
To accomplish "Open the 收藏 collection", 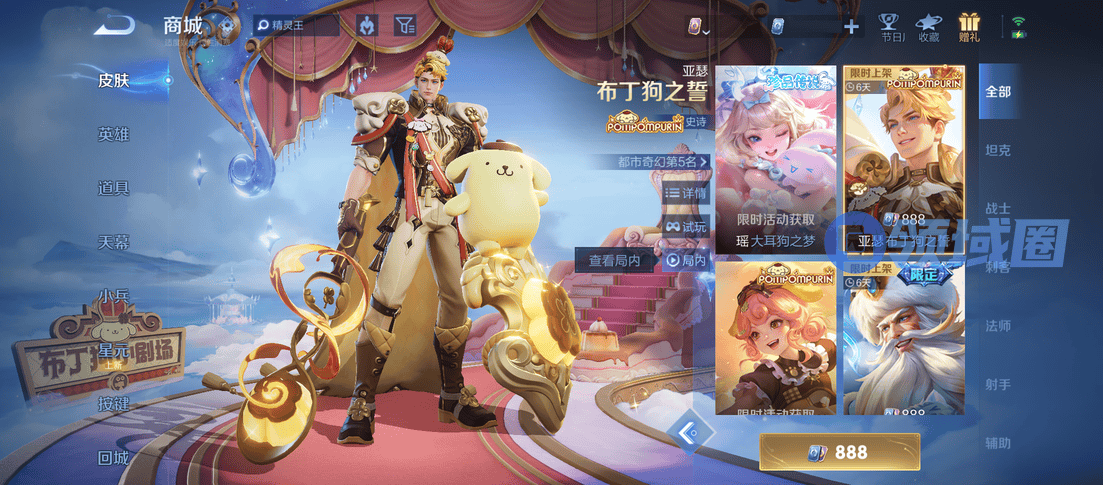I will click(x=929, y=27).
